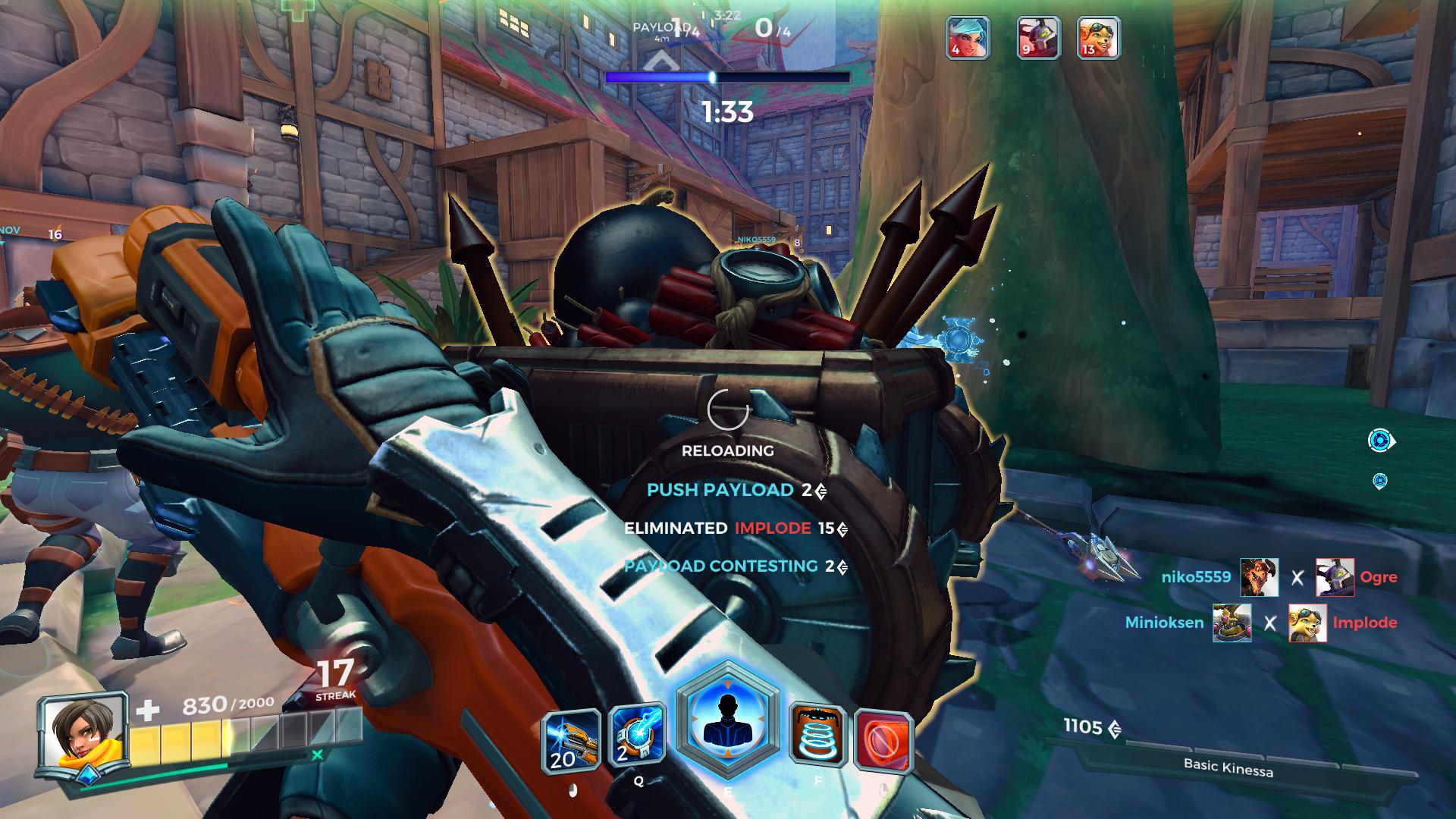Screen dimensions: 1456x819
Task: Select the orange fox enemy champion portrait
Action: point(1098,37)
